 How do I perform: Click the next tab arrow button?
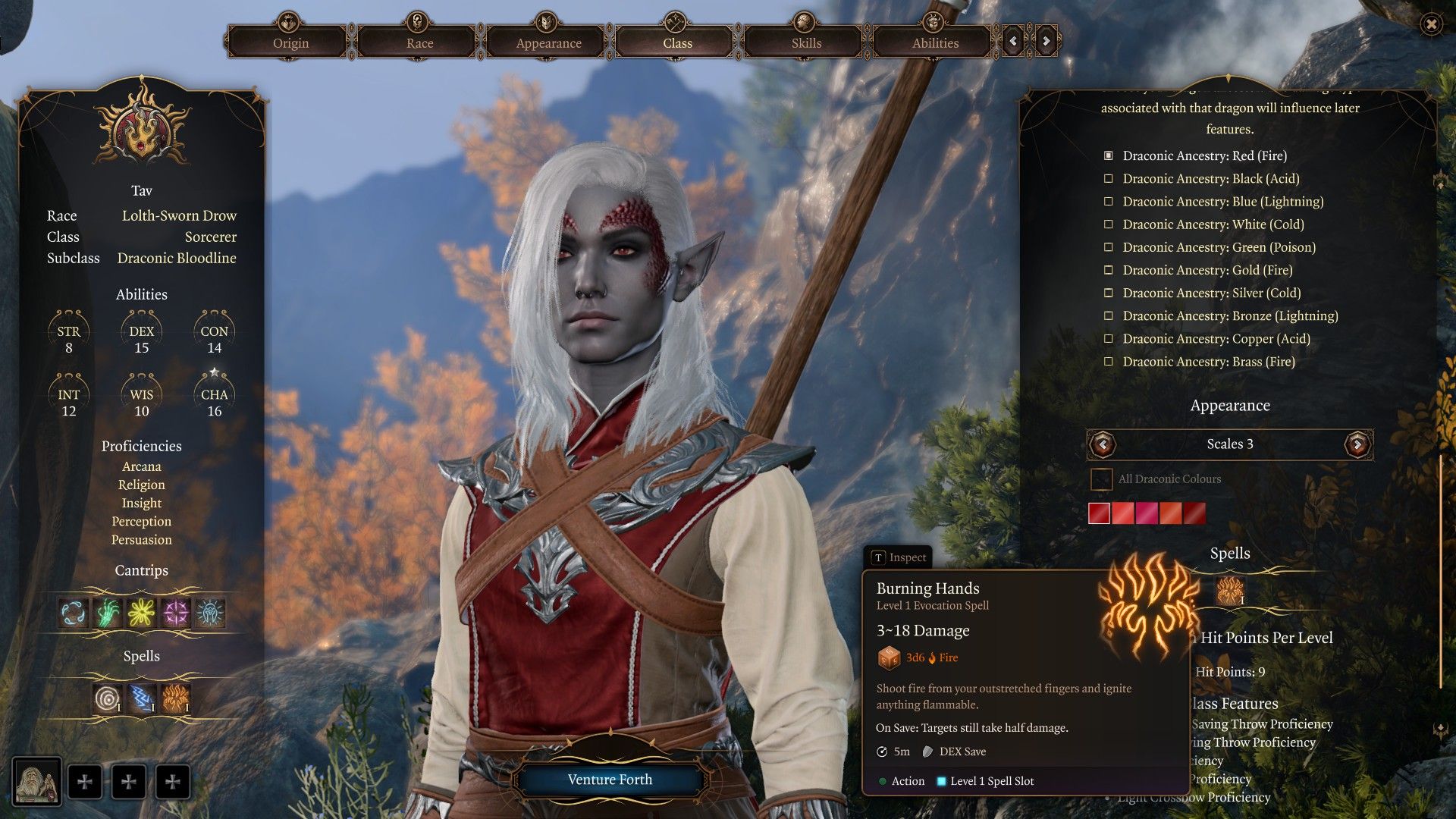coord(1046,41)
